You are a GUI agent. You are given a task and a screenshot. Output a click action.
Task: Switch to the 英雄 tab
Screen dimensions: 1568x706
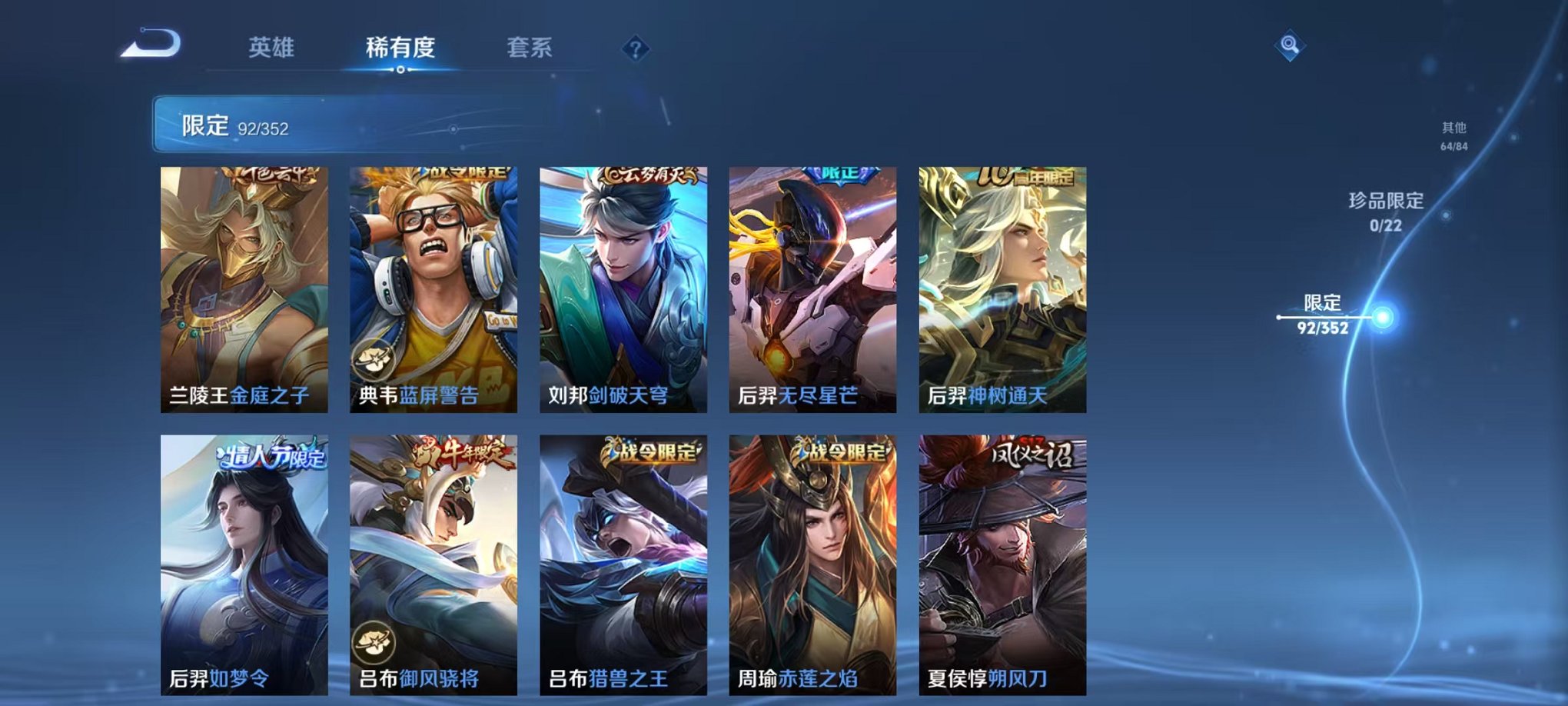[274, 48]
